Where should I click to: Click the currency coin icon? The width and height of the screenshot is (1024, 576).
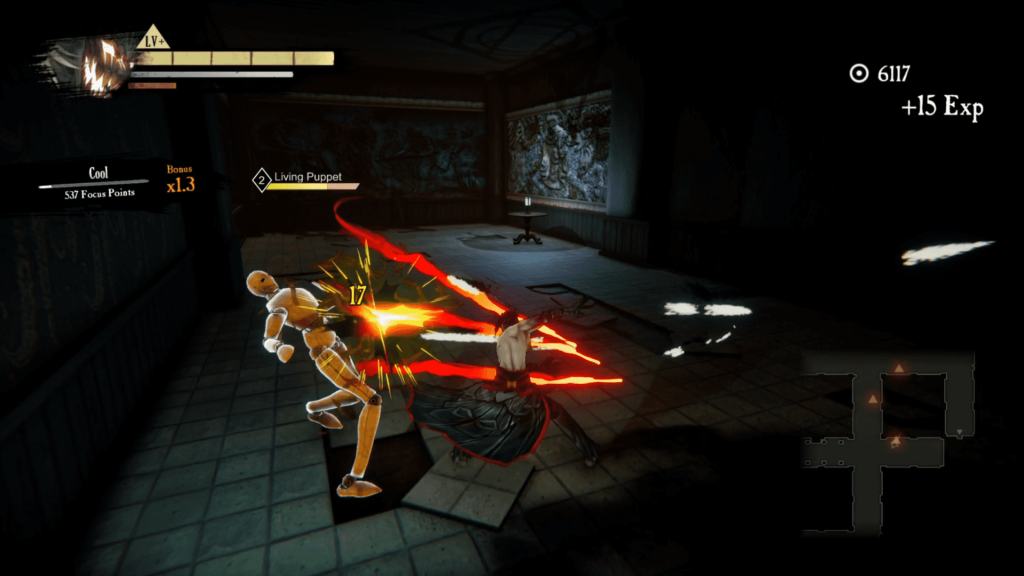(x=858, y=73)
